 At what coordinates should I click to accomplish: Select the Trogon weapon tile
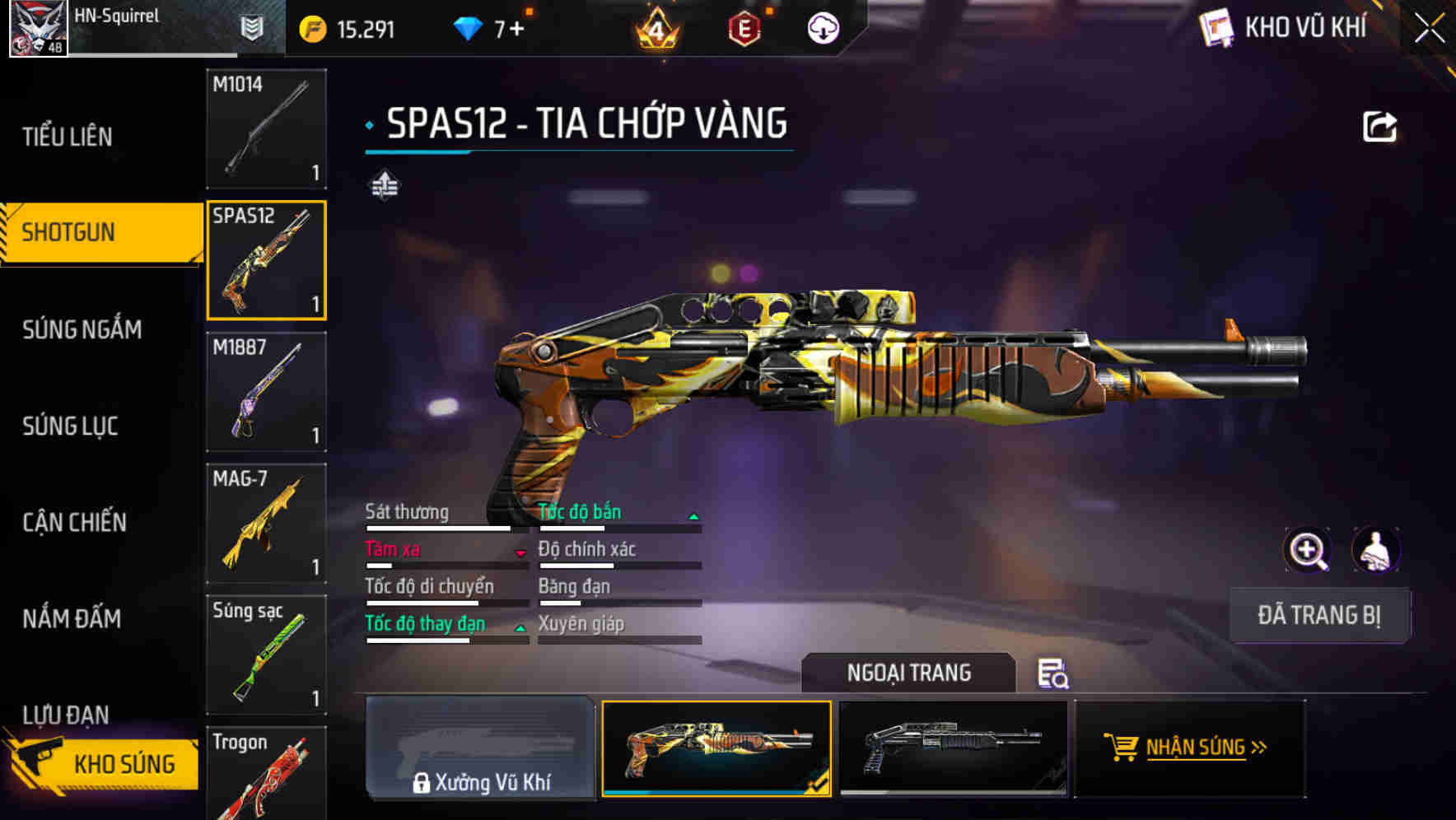click(x=266, y=774)
